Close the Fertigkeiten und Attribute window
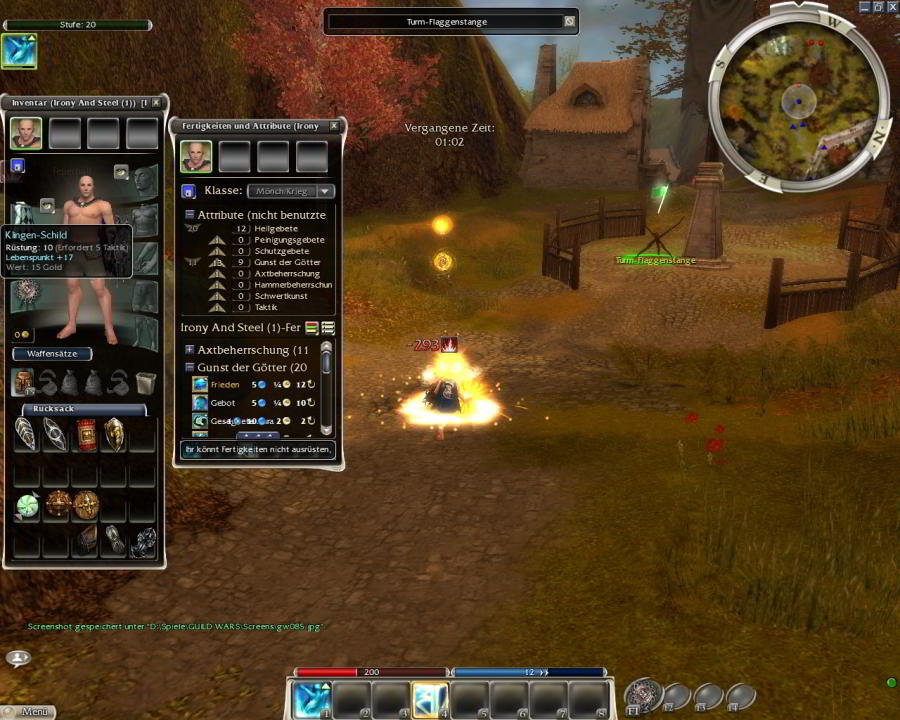 [x=334, y=126]
